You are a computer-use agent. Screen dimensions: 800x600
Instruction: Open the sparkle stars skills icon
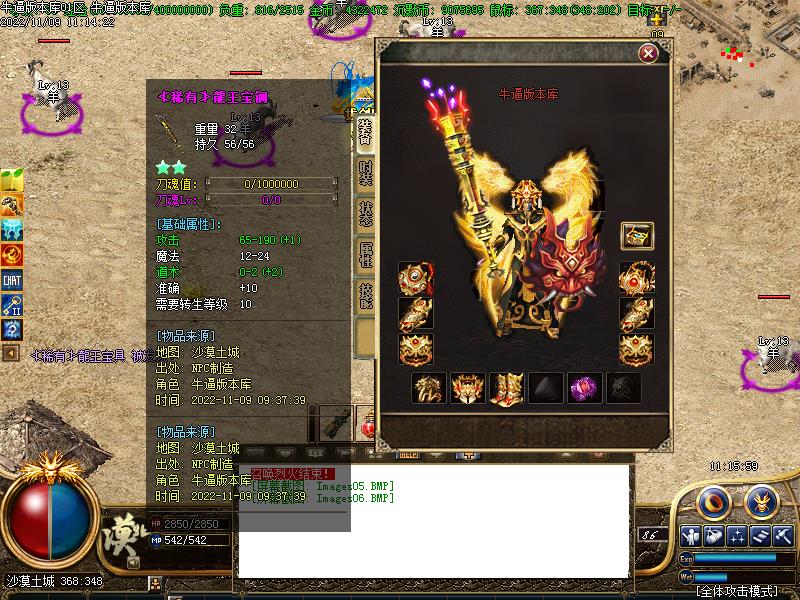click(x=737, y=535)
